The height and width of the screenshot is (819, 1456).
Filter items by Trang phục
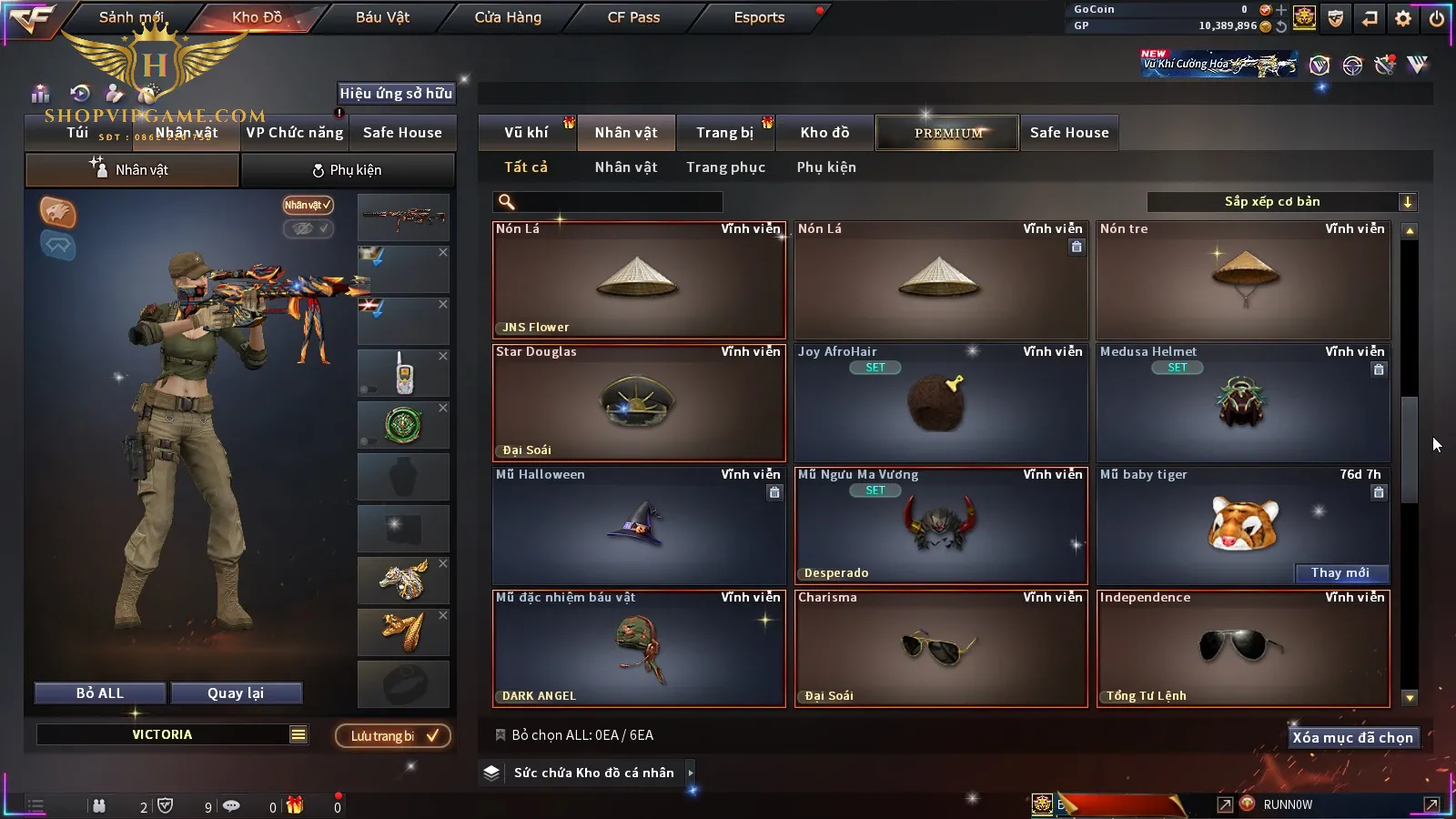coord(725,167)
